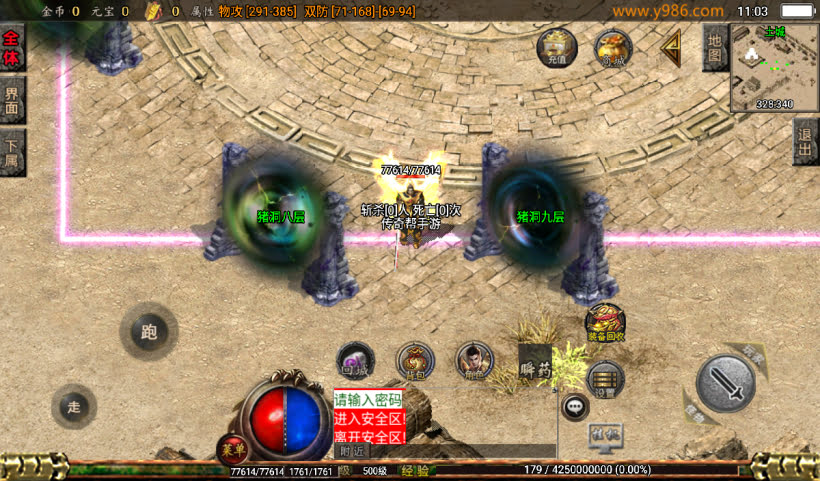Screen dimensions: 820x481
Task: Collapse the top icons with the gold arrow
Action: point(671,45)
